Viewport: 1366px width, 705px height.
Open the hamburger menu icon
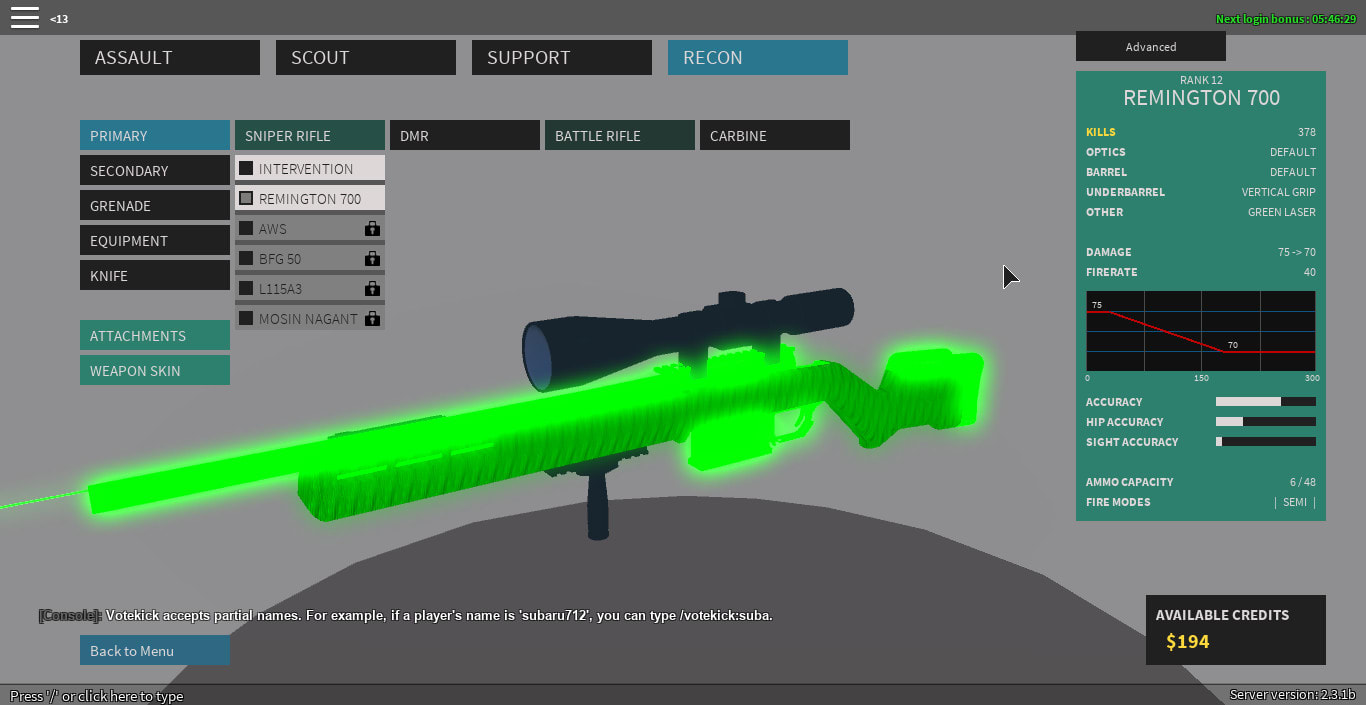click(25, 17)
